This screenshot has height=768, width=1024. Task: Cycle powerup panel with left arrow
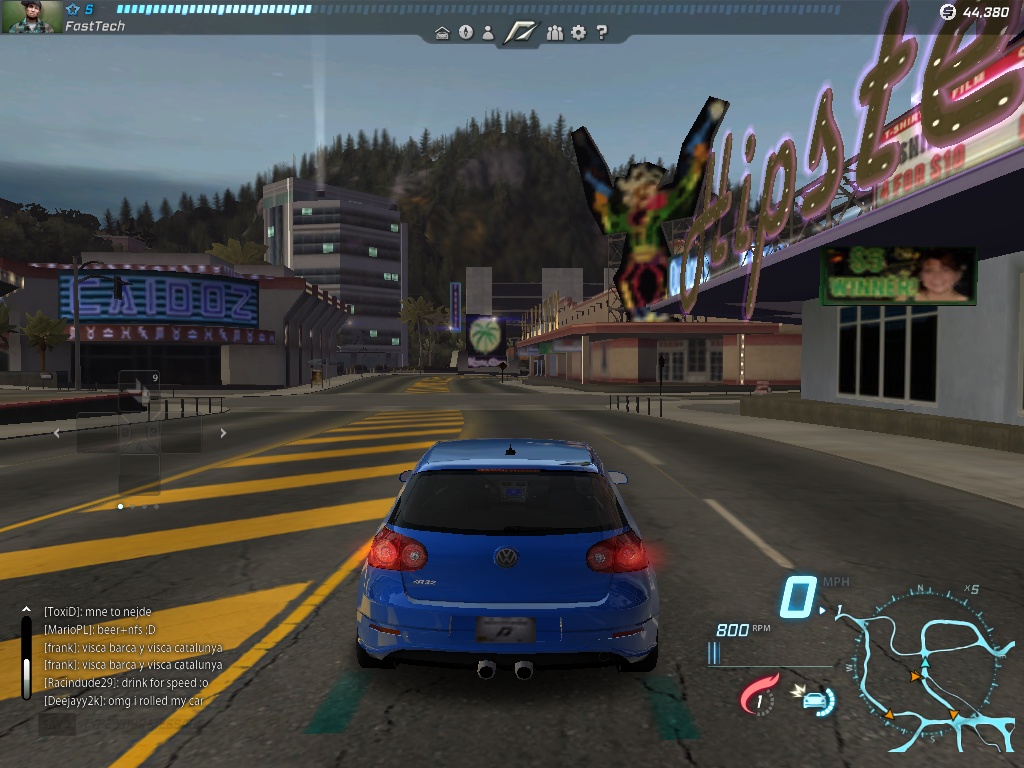[57, 433]
